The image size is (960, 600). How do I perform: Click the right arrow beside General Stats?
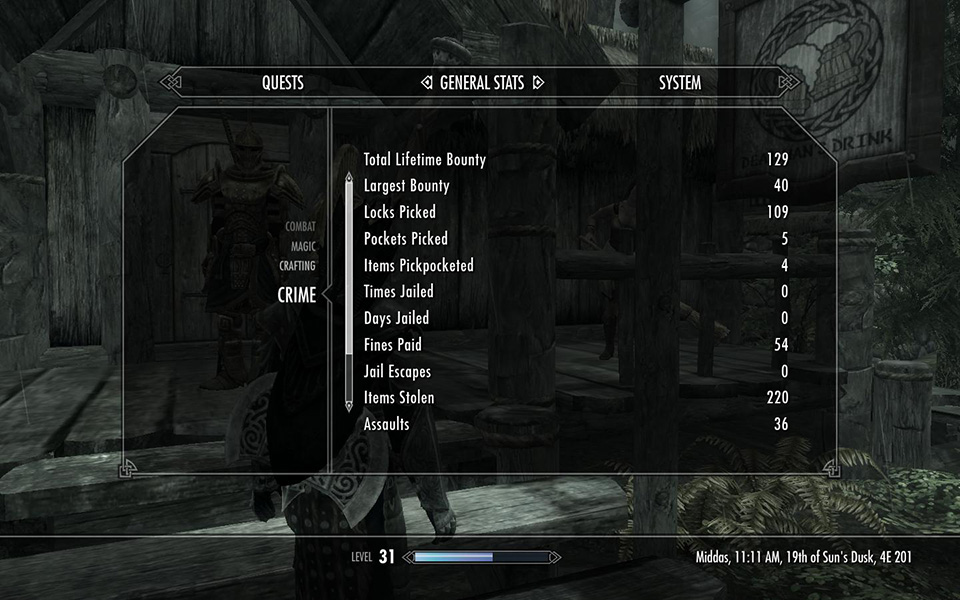[537, 83]
